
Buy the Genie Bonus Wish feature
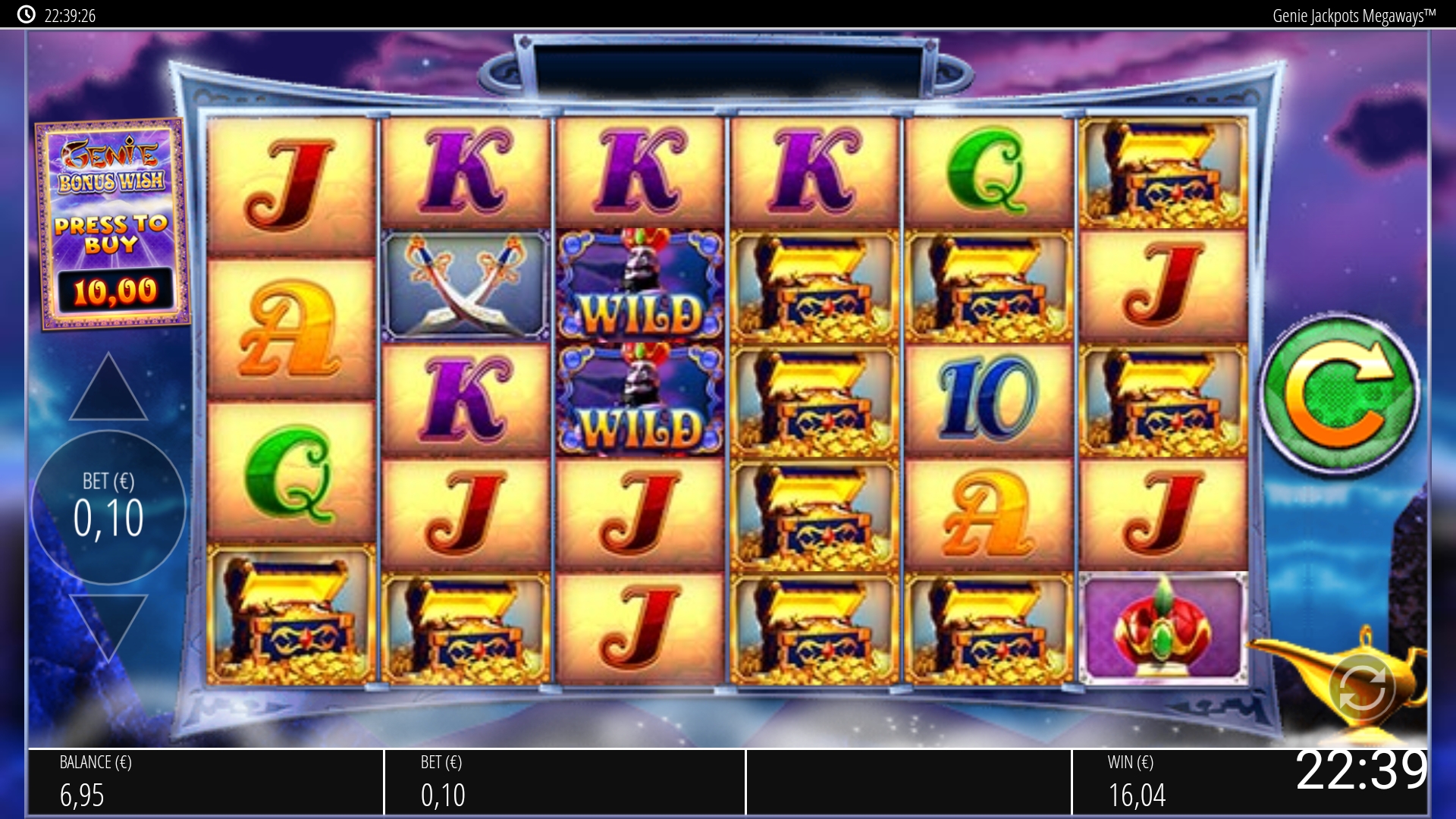point(112,224)
